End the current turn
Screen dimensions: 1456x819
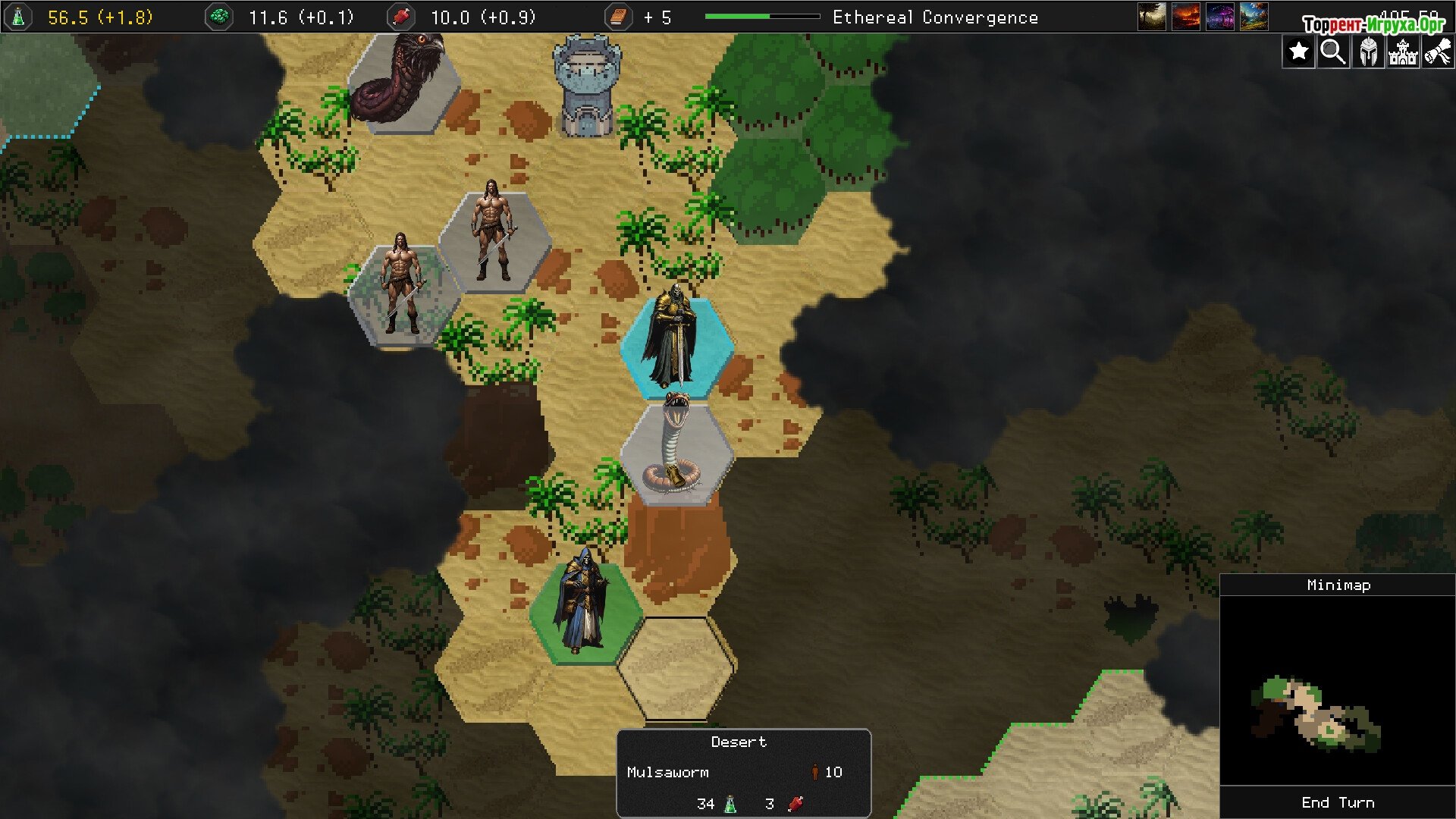[x=1338, y=802]
